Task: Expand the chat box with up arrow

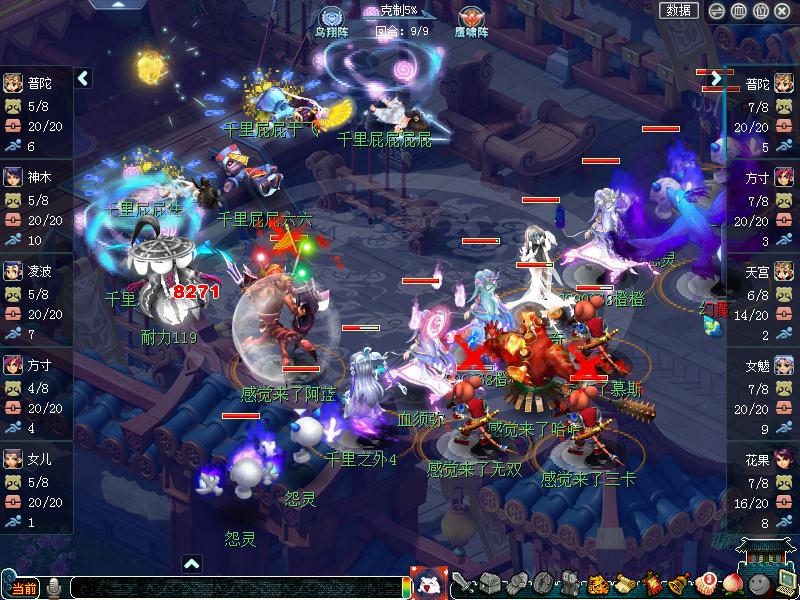Action: [x=191, y=564]
